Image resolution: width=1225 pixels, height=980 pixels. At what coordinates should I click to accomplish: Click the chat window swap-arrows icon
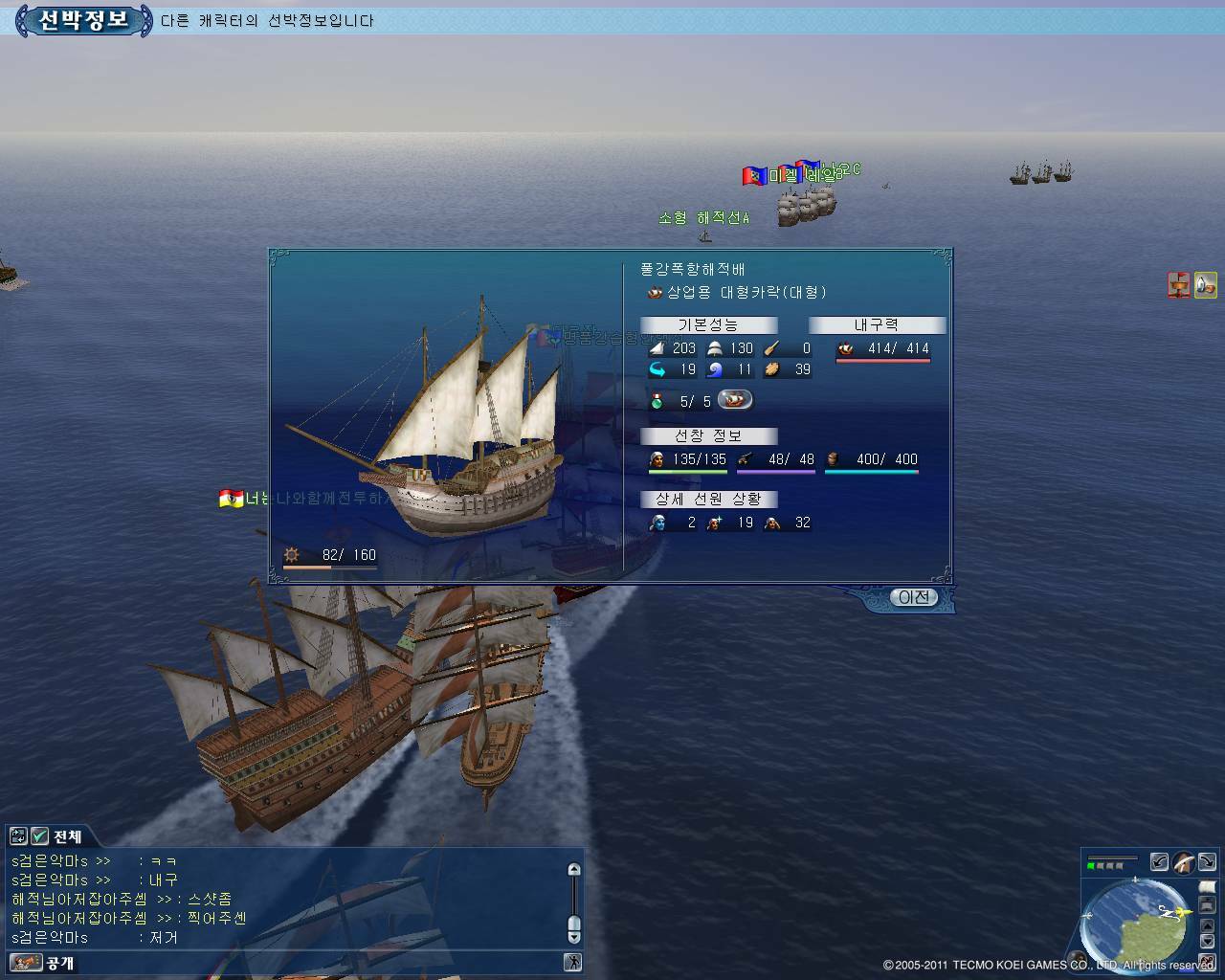18,836
